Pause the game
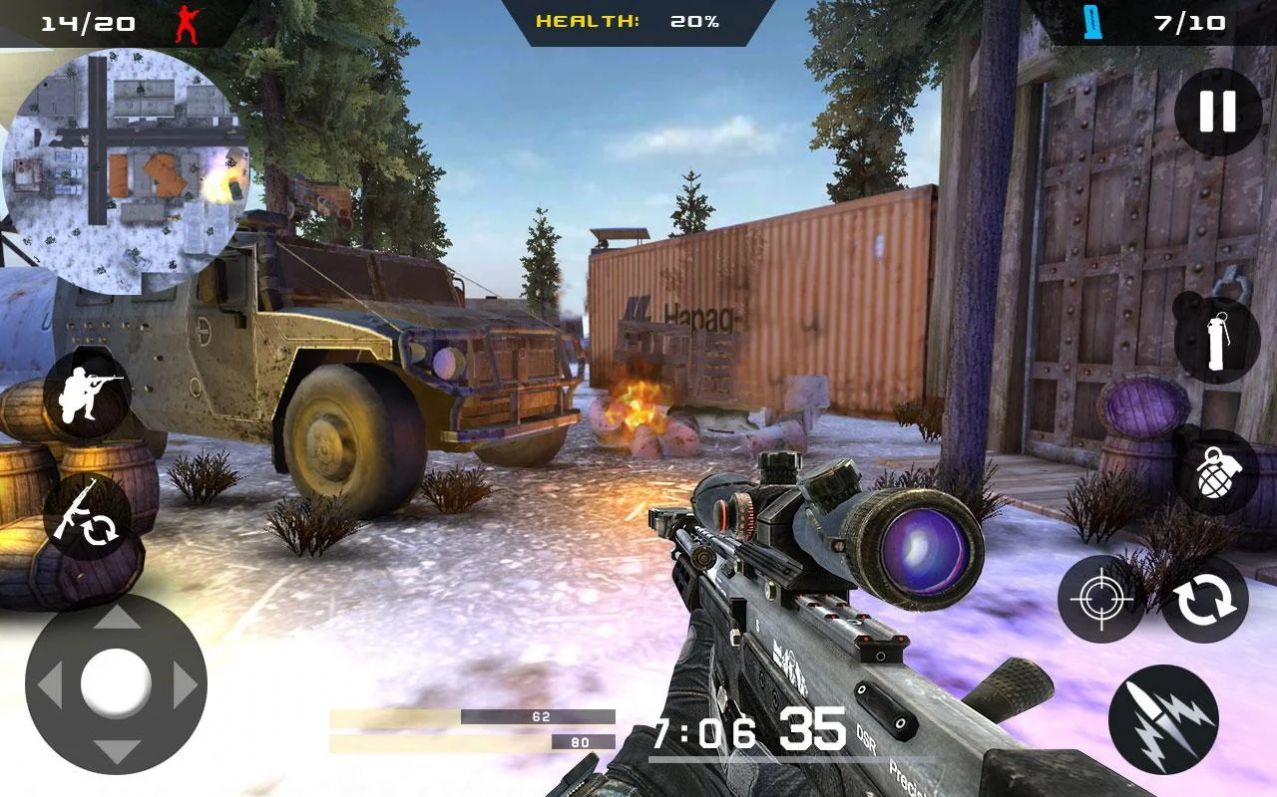The width and height of the screenshot is (1277, 797). [x=1217, y=111]
